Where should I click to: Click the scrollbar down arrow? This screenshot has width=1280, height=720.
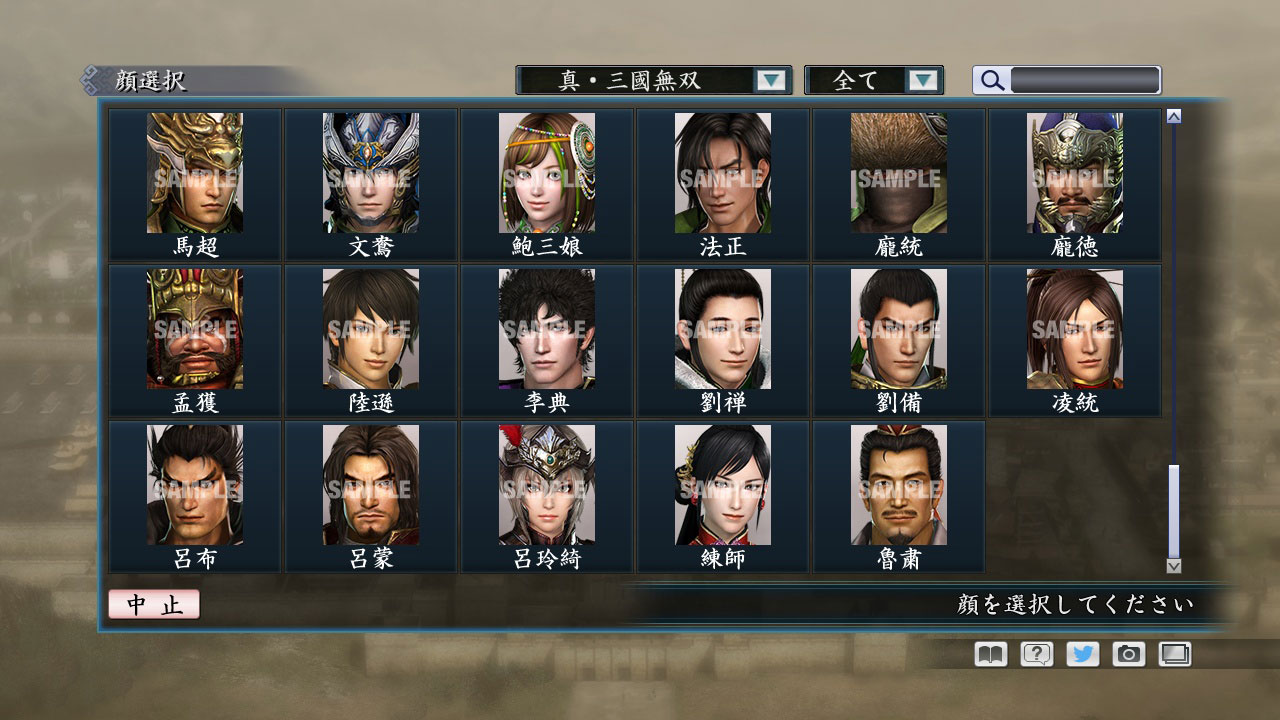(x=1172, y=564)
